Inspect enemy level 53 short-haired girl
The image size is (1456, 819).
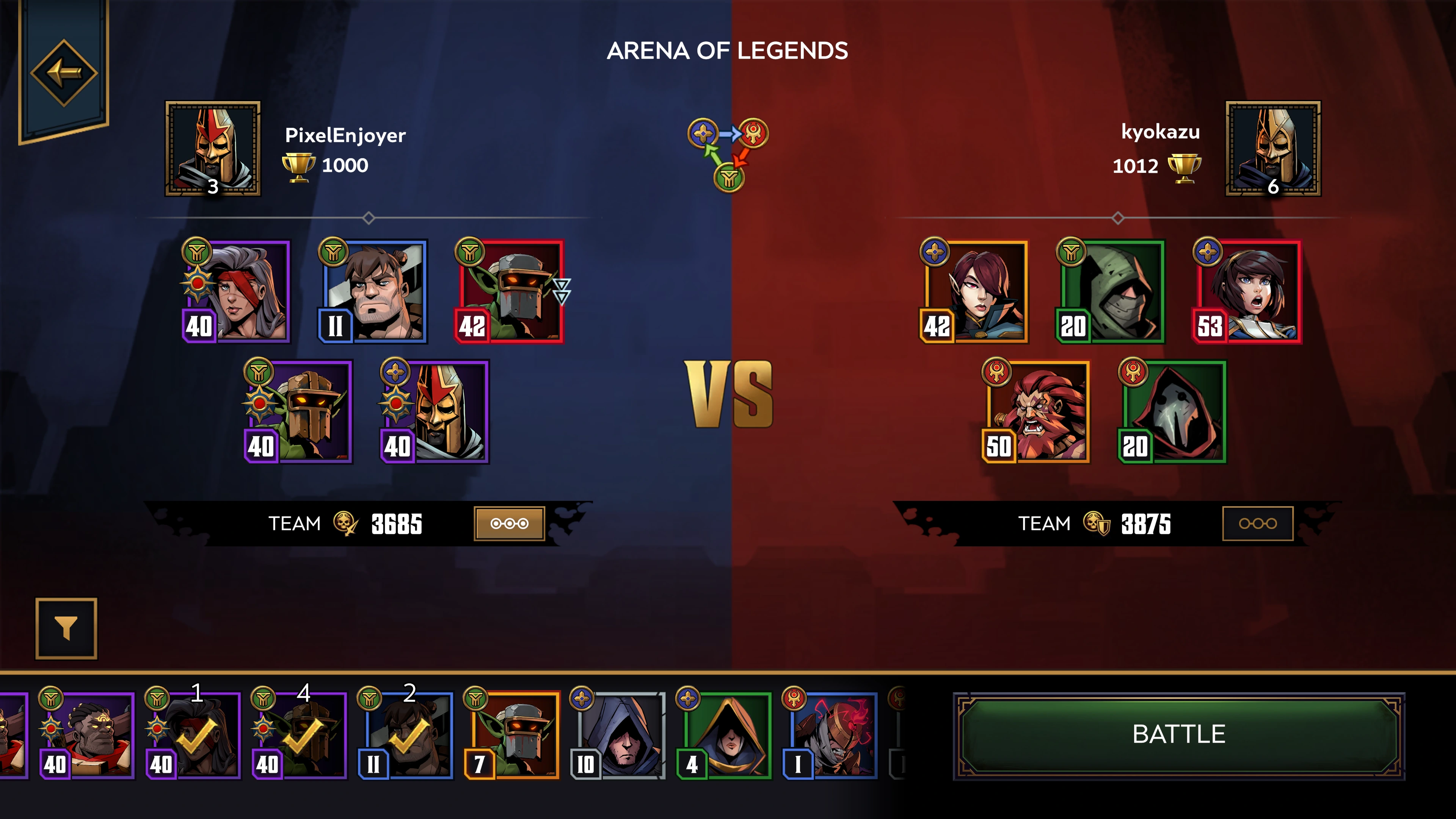1248,292
